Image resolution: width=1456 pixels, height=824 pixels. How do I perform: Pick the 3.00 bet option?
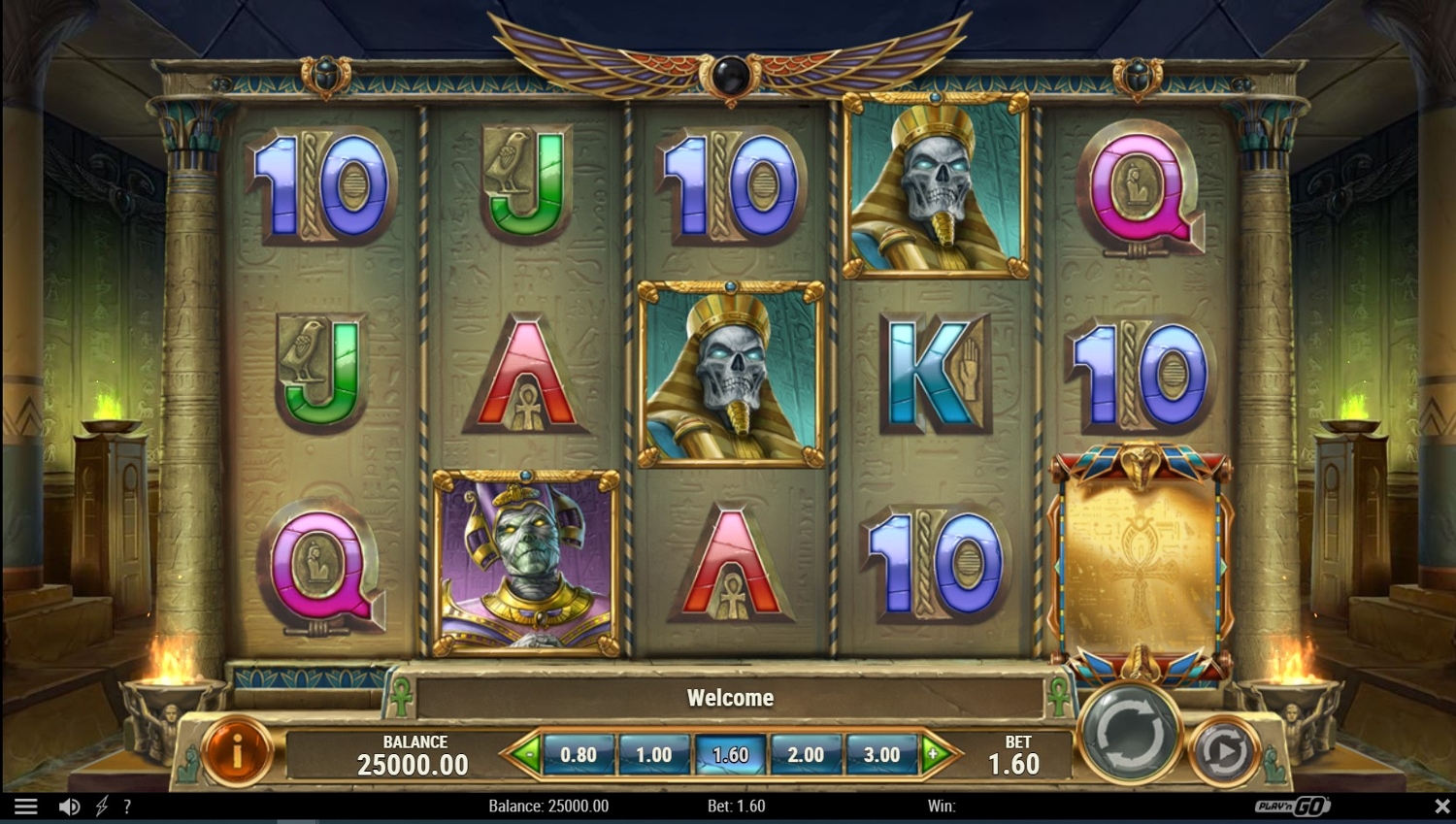coord(881,754)
